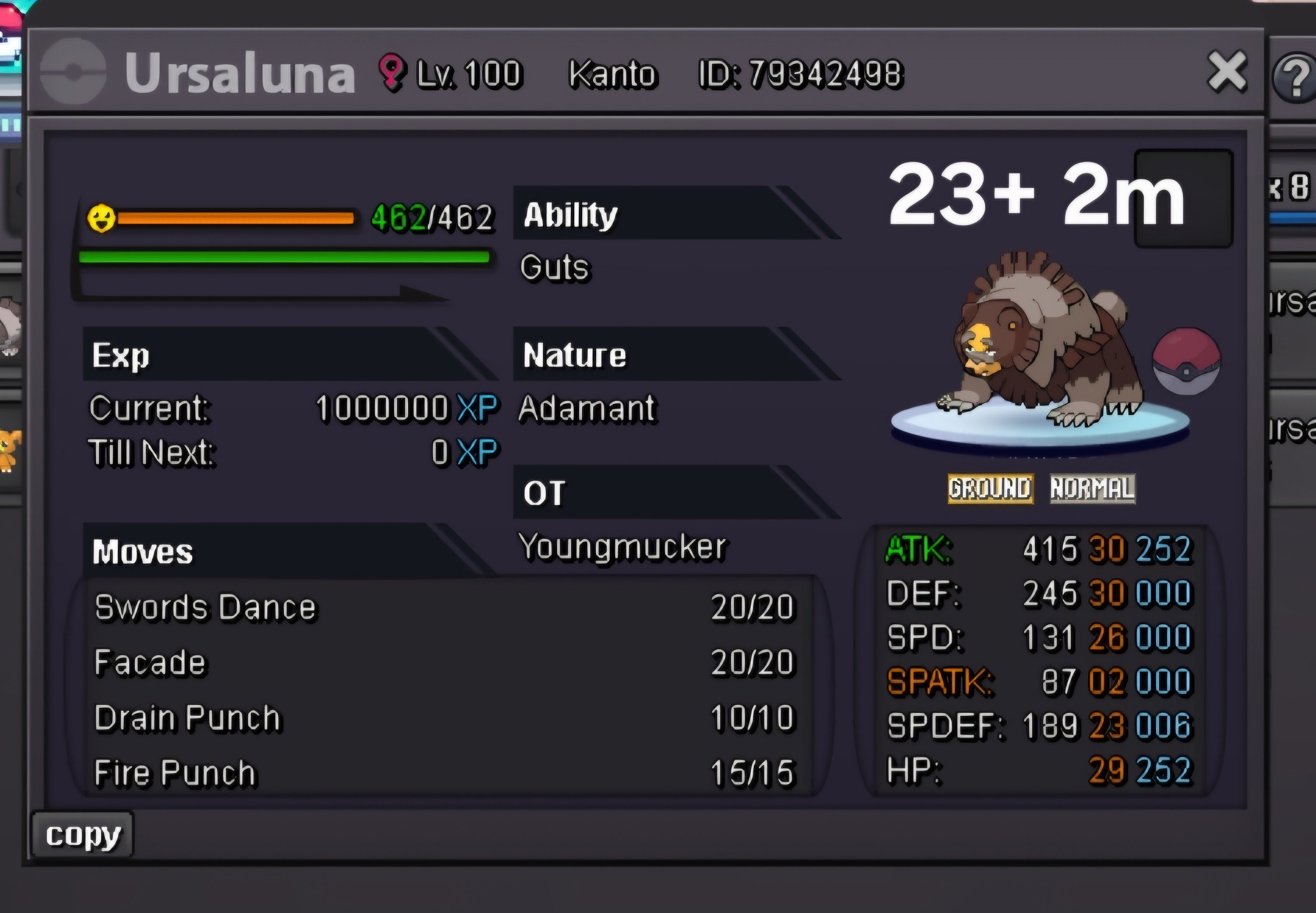Click the empty held item slot
Image resolution: width=1316 pixels, height=913 pixels.
1183,198
